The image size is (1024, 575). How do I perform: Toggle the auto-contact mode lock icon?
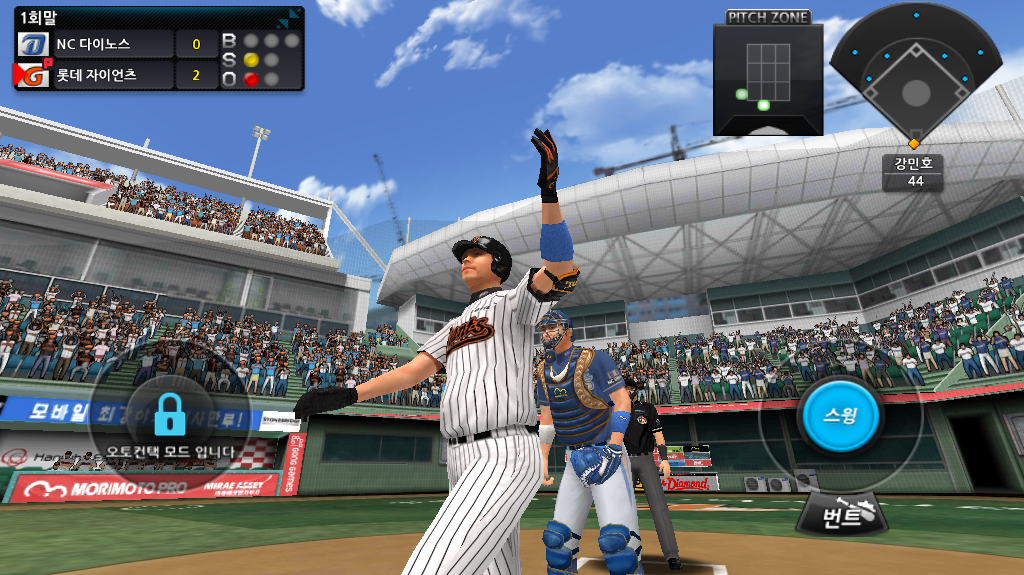coord(171,413)
